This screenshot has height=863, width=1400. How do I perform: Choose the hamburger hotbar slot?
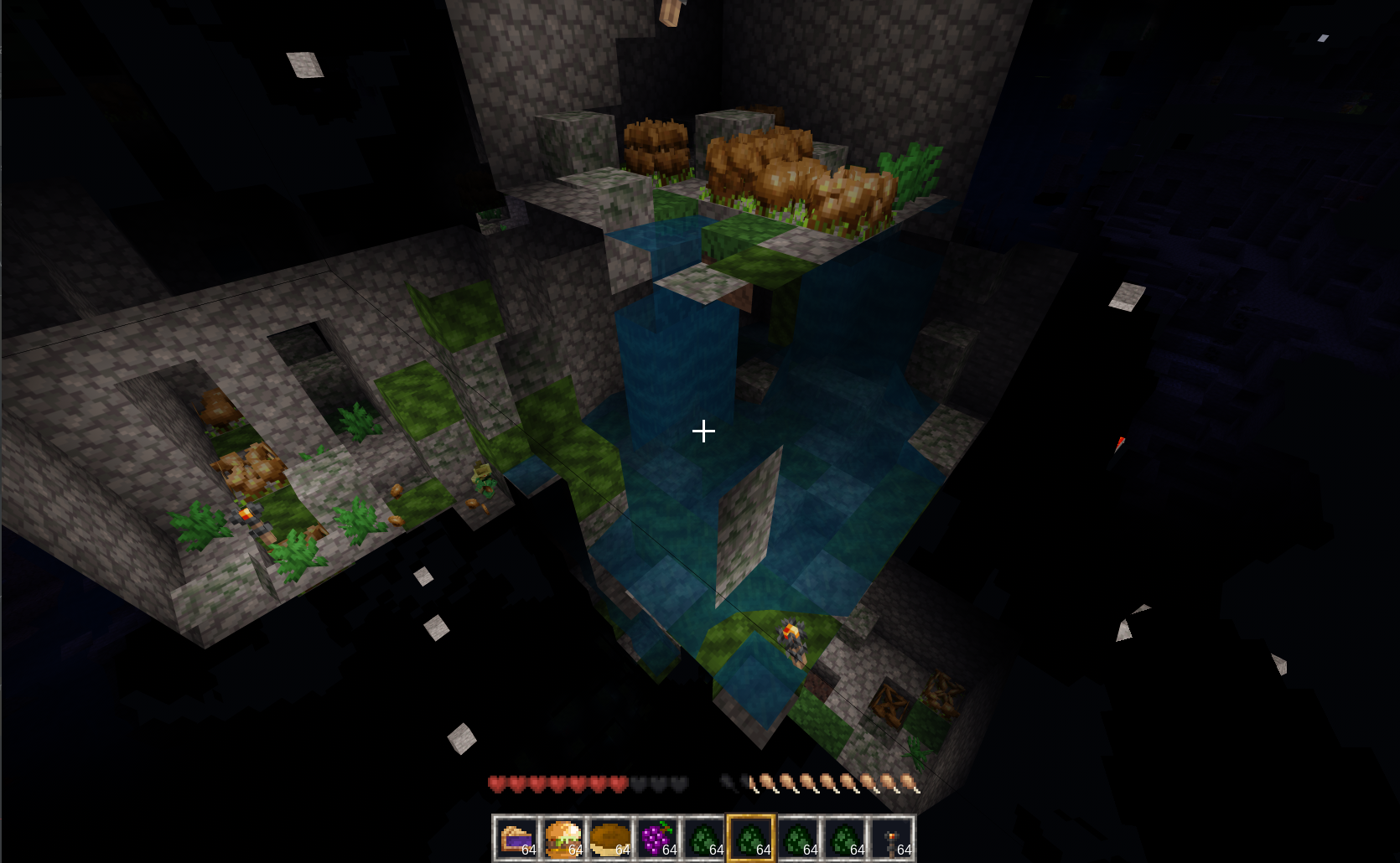click(563, 837)
